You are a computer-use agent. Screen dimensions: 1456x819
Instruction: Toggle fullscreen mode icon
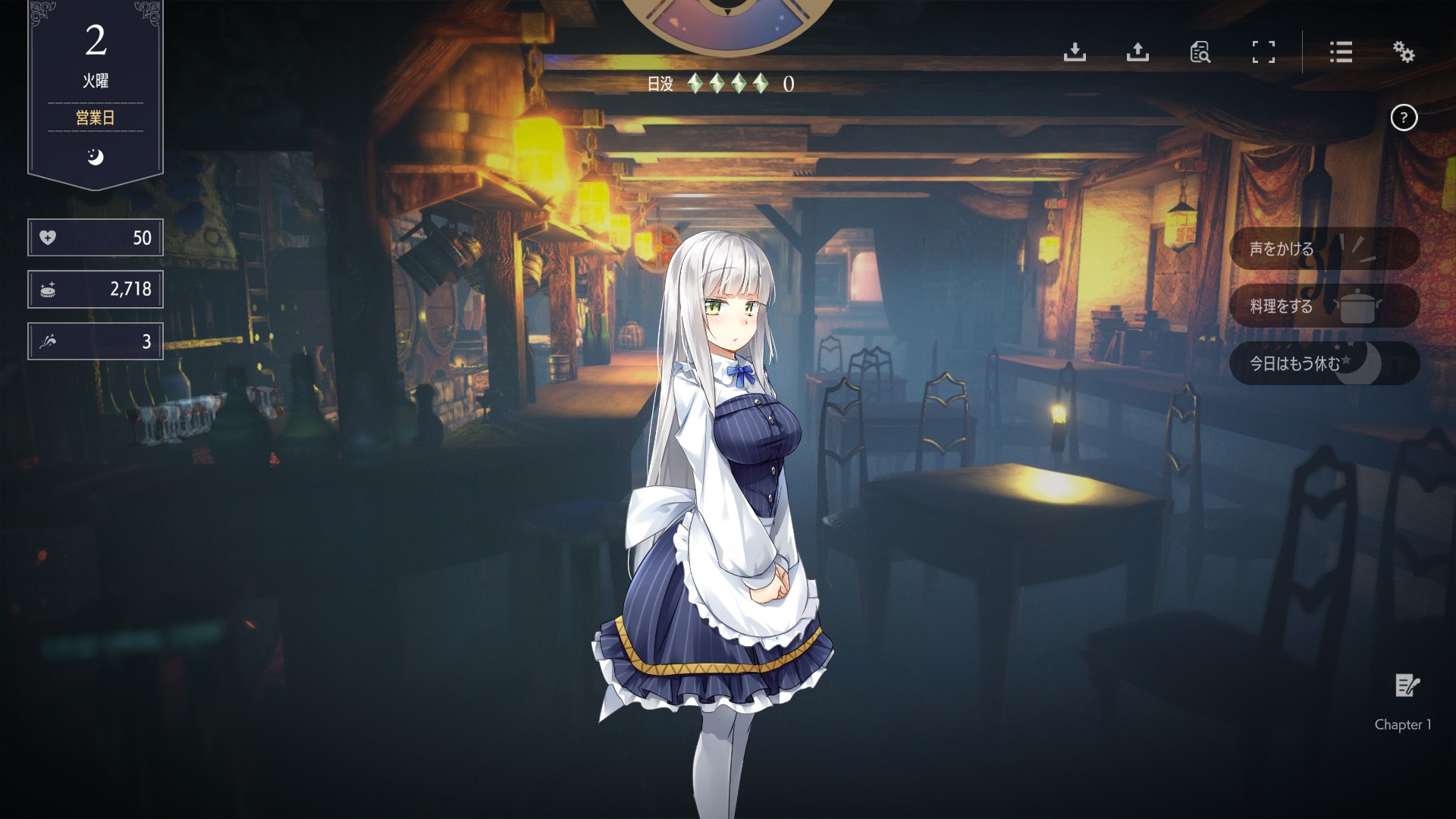click(1263, 52)
